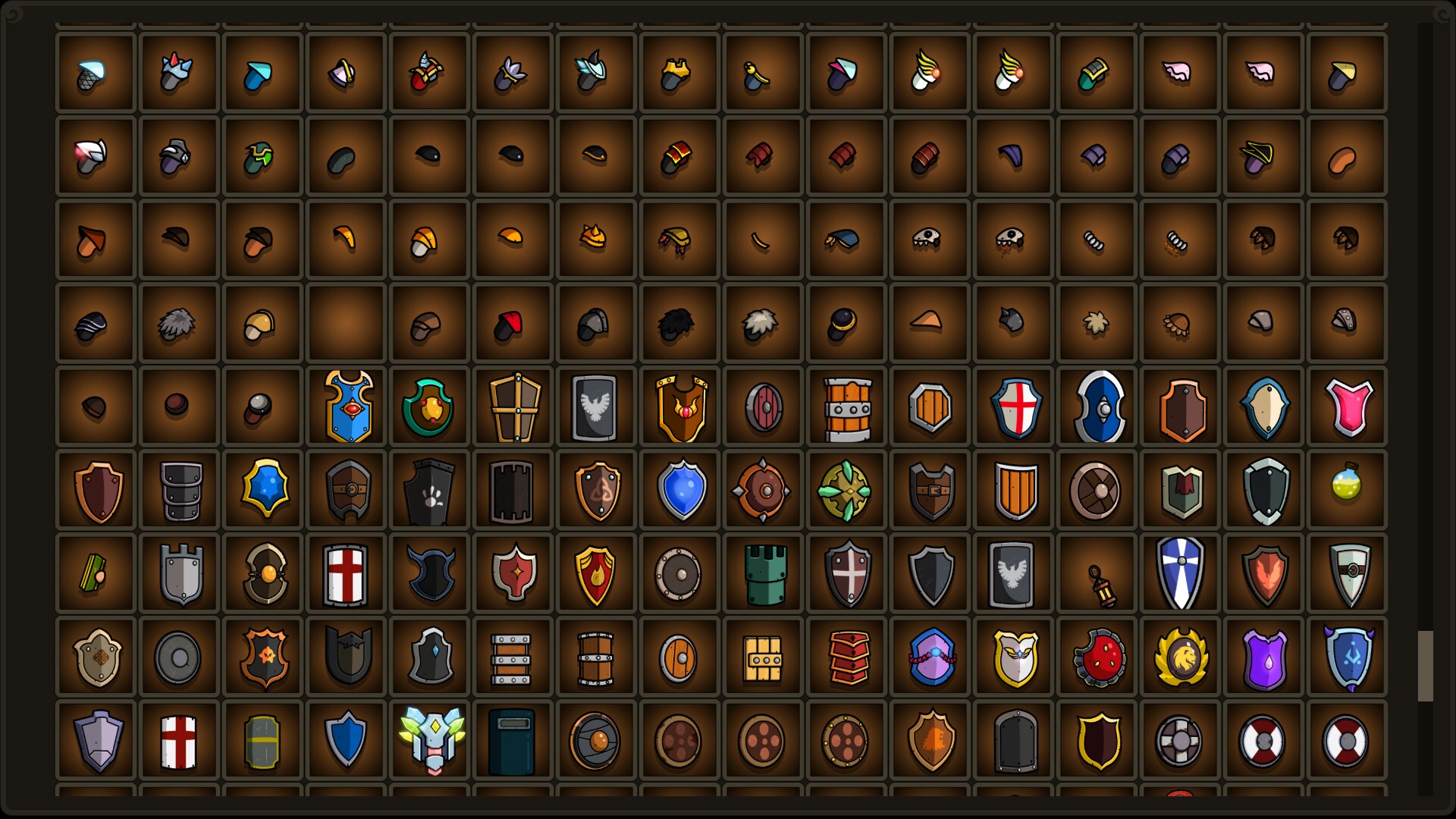Pick the dark shield with white eagle
The height and width of the screenshot is (819, 1456).
pos(597,407)
